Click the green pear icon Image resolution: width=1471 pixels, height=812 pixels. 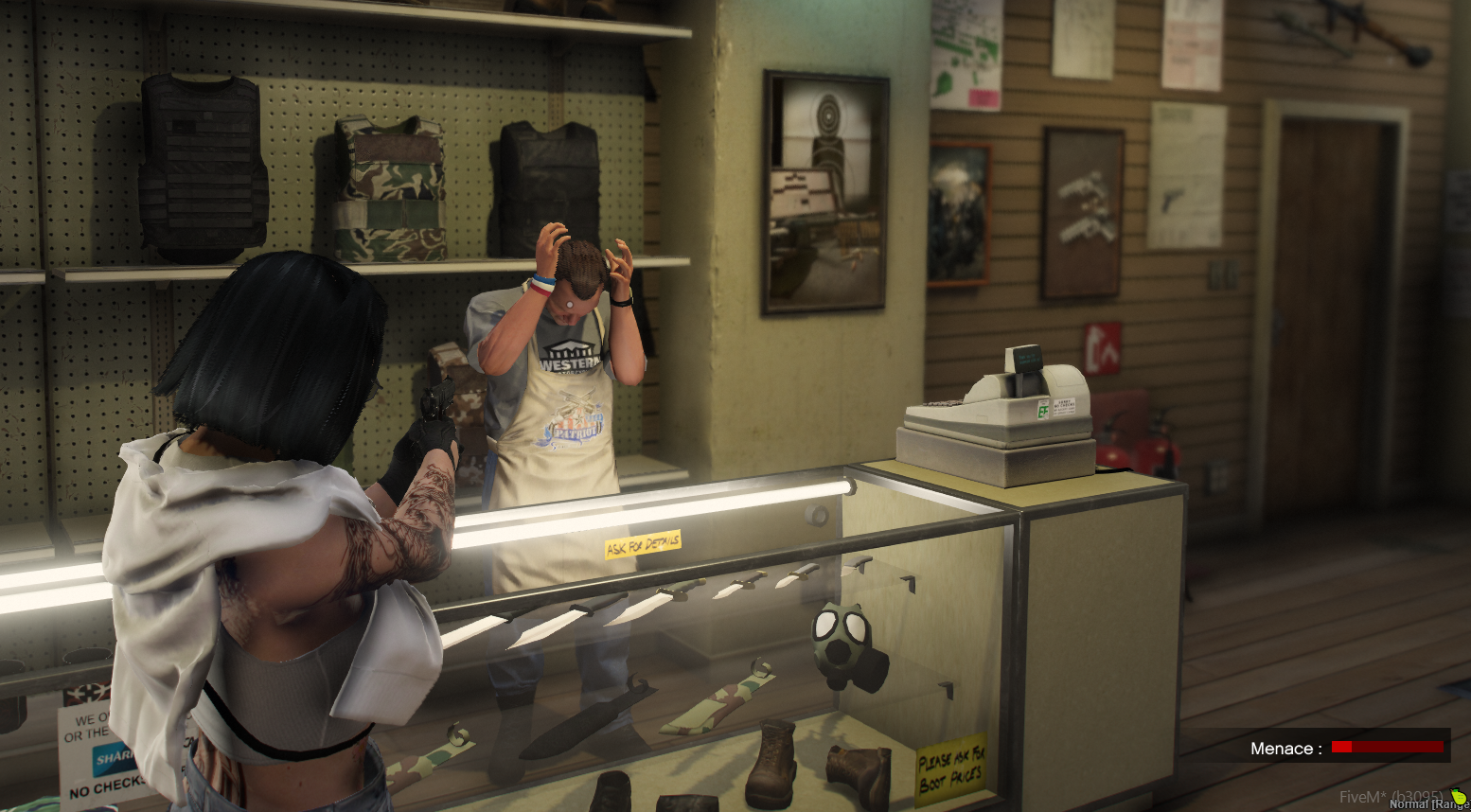pyautogui.click(x=1458, y=797)
